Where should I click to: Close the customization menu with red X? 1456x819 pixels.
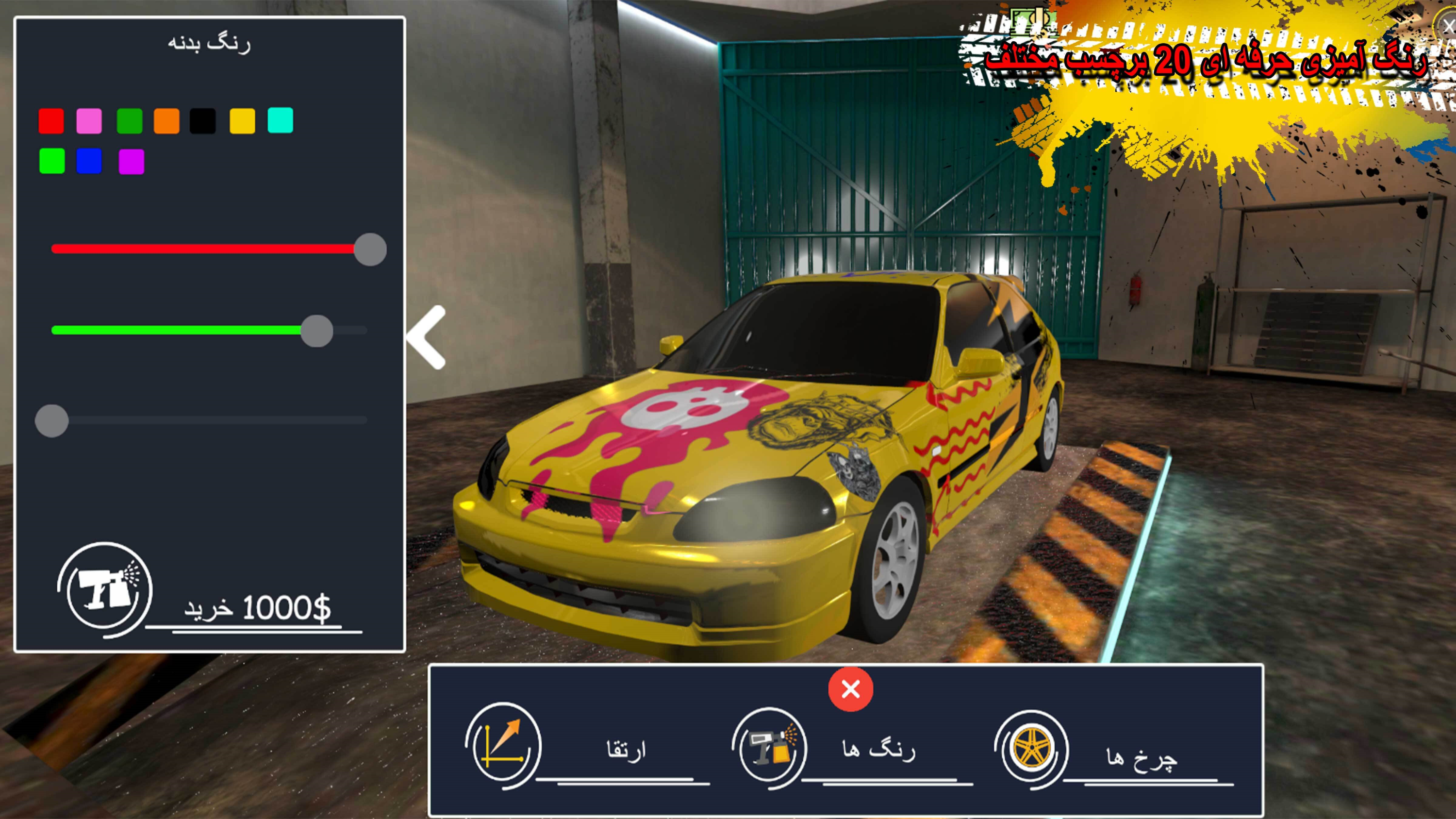(x=851, y=689)
